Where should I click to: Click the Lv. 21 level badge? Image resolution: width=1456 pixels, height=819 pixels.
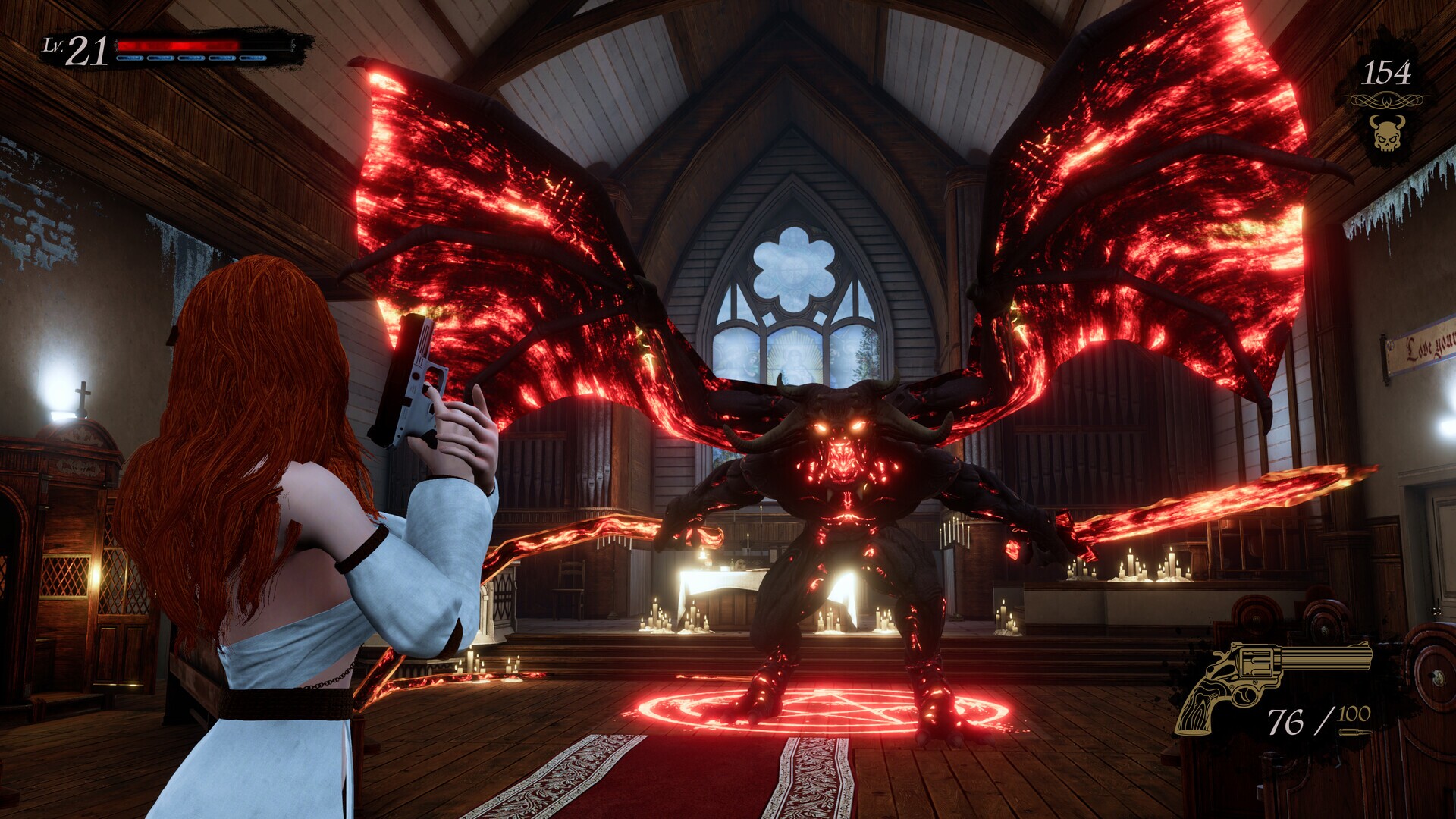point(76,47)
